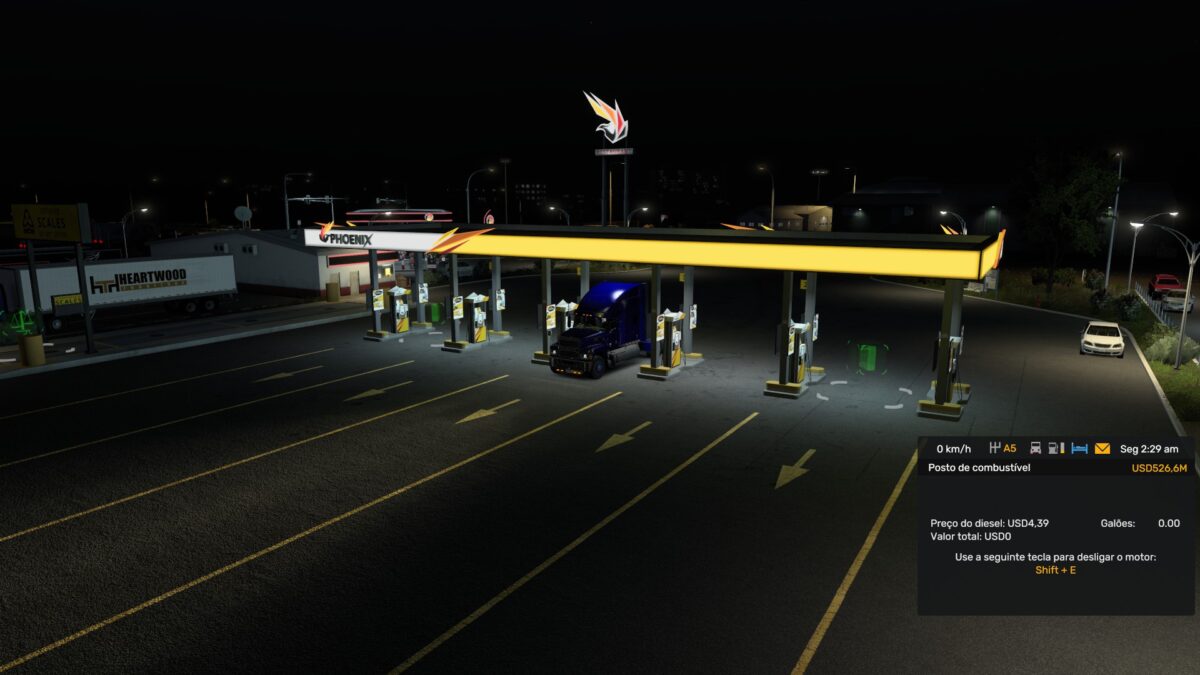Screen dimensions: 1200x675
Task: Click the gear shifter icon
Action: (x=995, y=449)
